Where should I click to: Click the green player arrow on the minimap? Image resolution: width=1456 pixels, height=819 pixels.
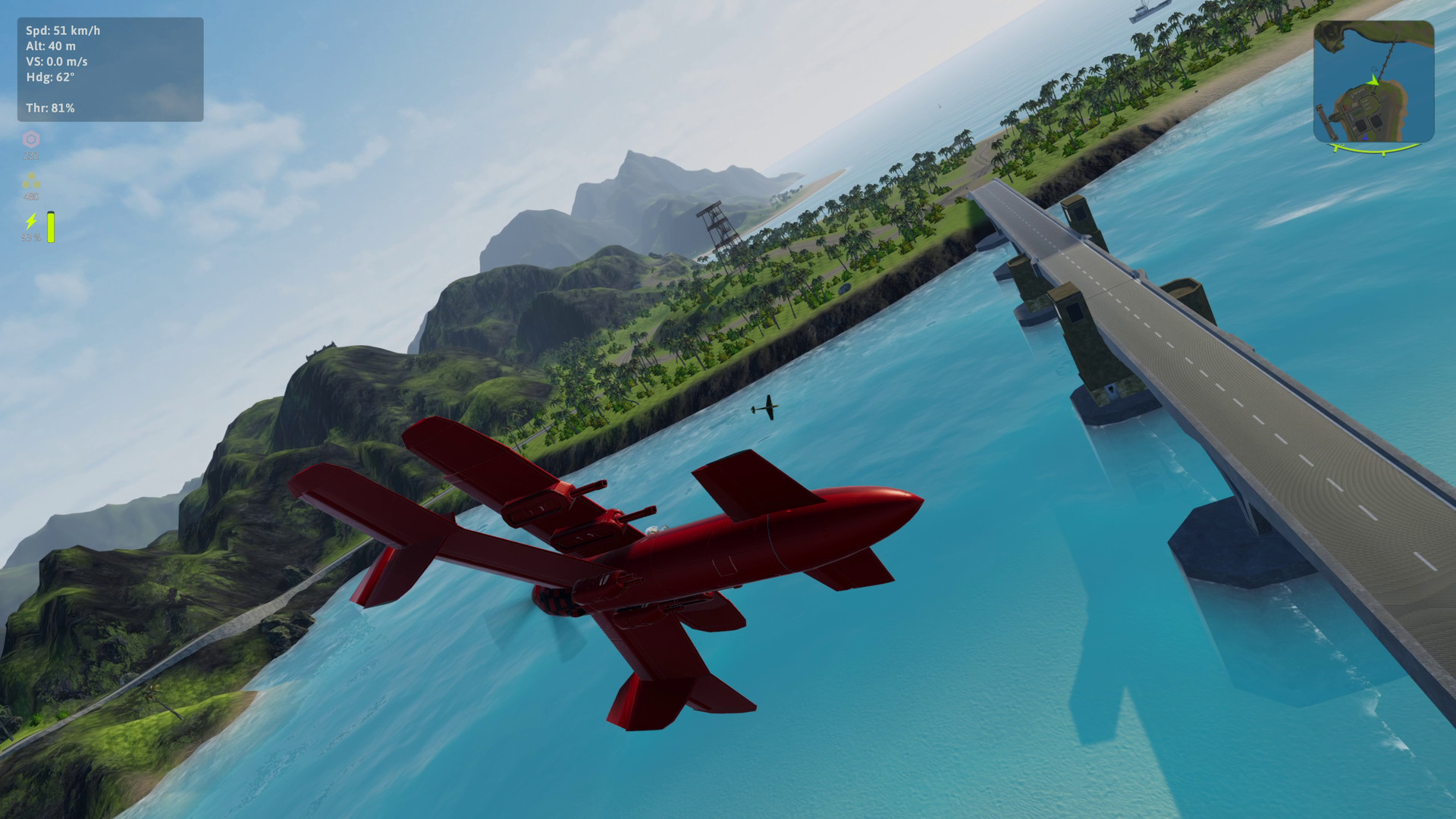click(x=1373, y=80)
